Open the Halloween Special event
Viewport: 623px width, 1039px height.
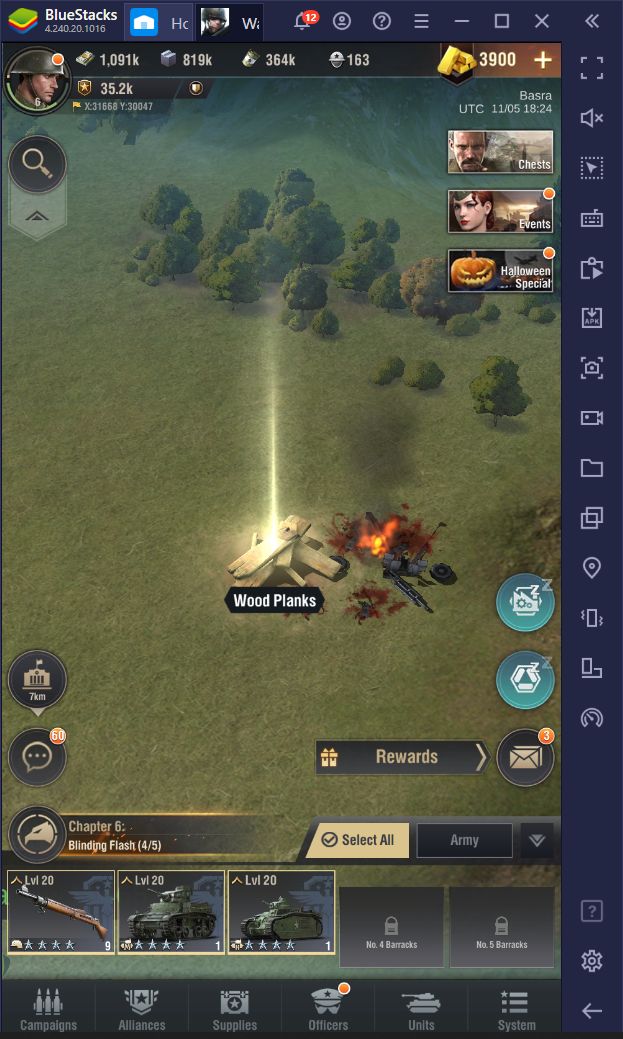tap(500, 271)
